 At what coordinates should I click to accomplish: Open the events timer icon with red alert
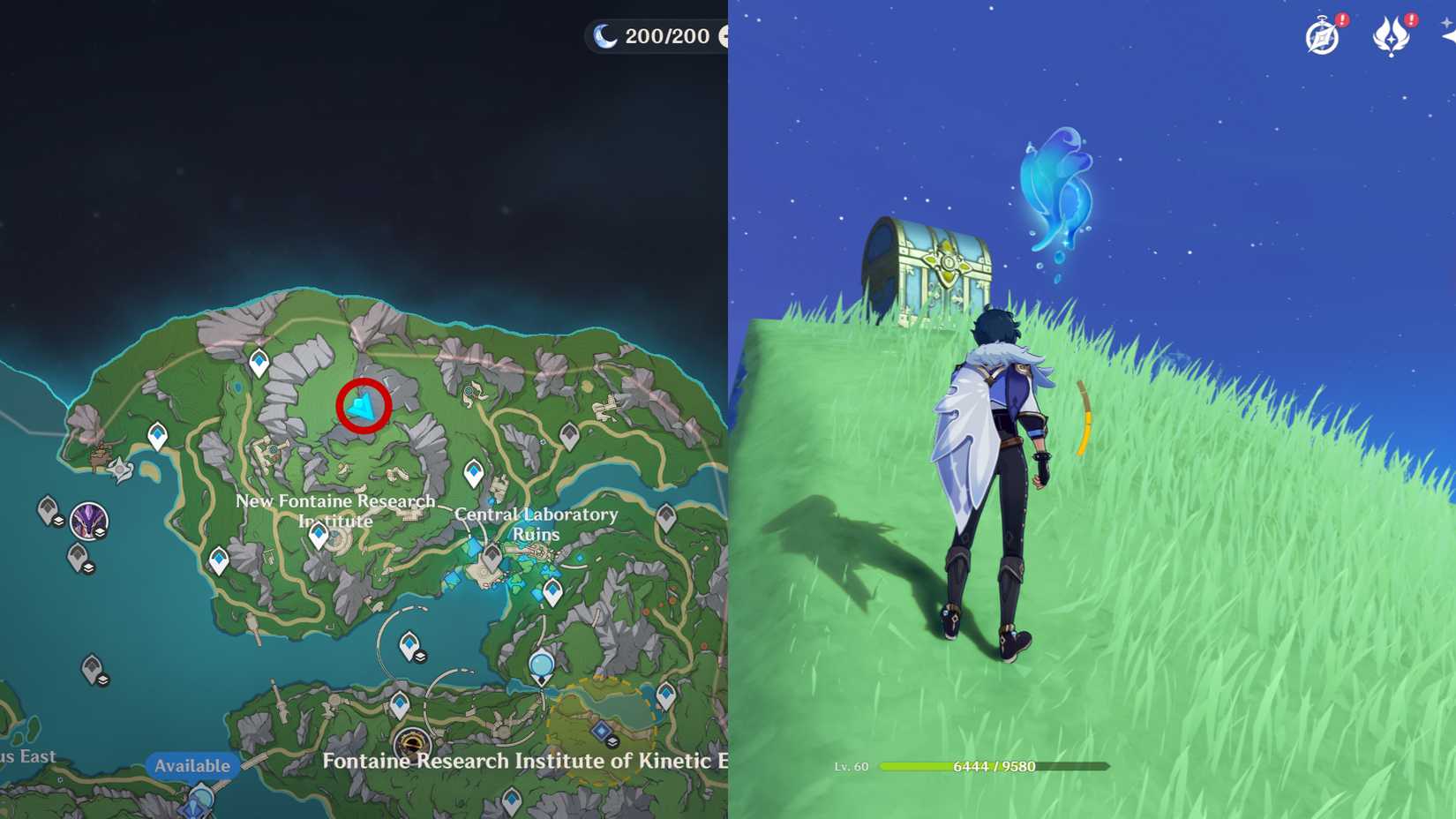click(1321, 36)
